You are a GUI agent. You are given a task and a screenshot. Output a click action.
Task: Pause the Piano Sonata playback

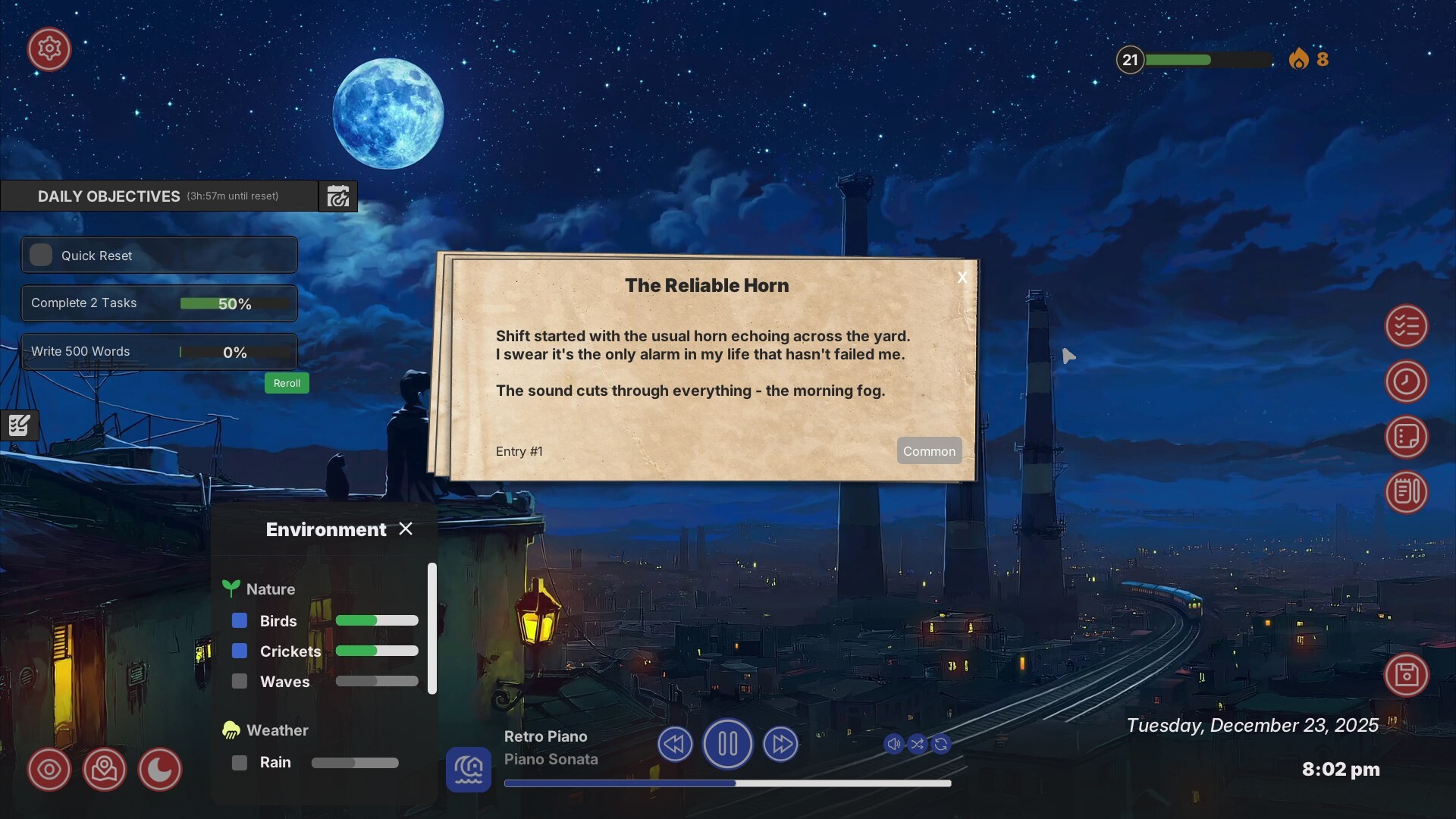pos(727,744)
